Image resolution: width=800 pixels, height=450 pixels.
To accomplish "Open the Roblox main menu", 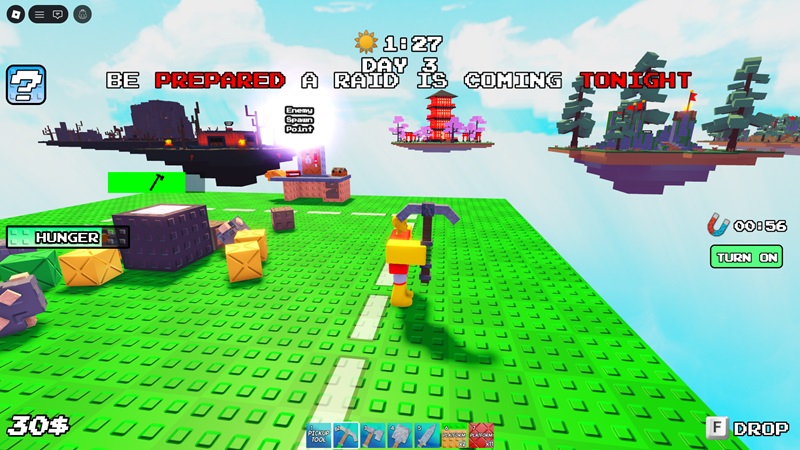I will click(x=14, y=14).
